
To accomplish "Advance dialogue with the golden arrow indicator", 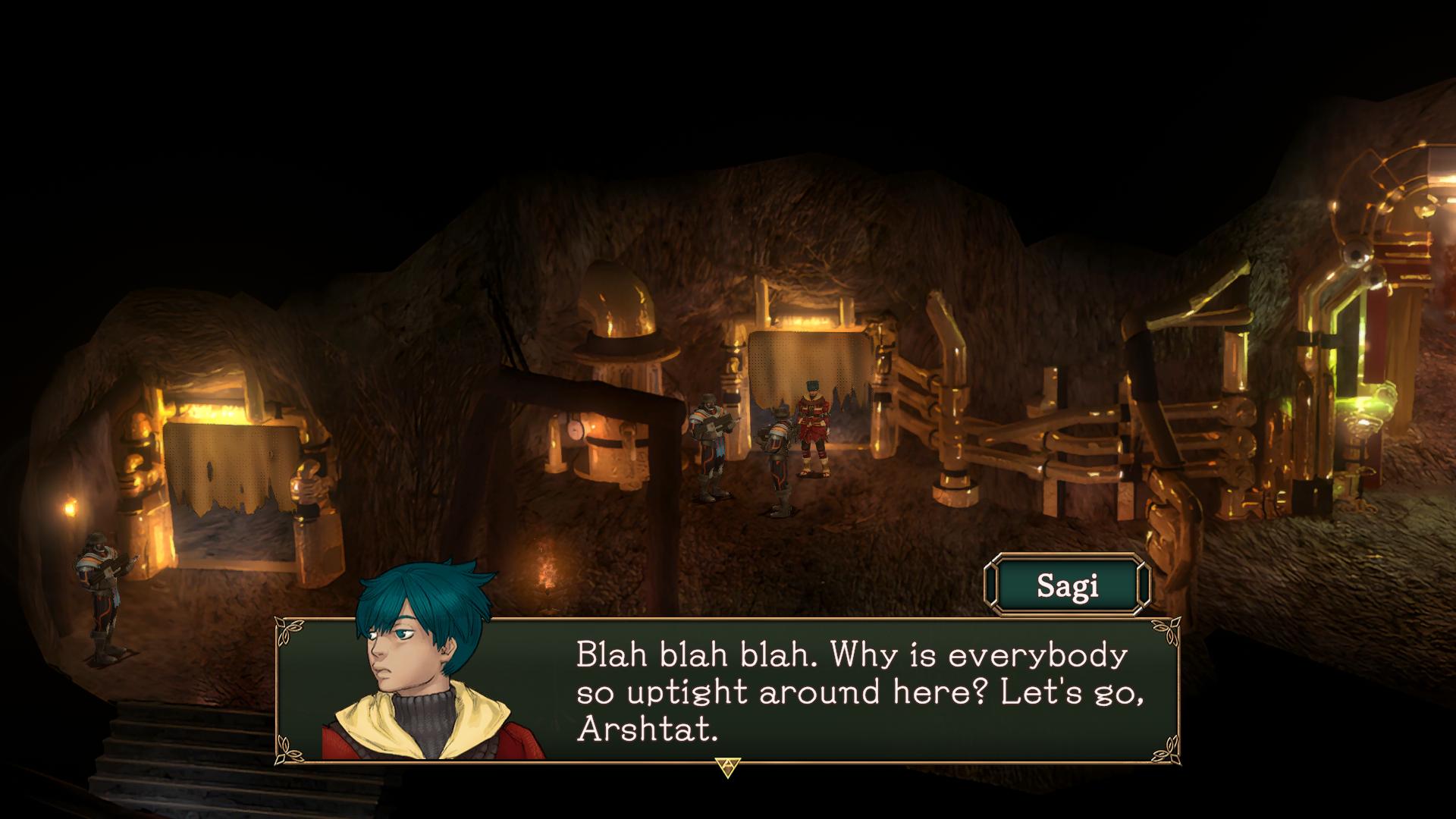I will 726,767.
